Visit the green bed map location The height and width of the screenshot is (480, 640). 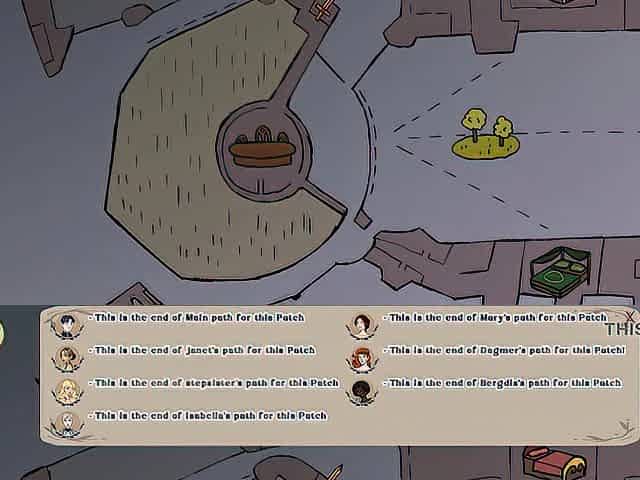pyautogui.click(x=560, y=271)
